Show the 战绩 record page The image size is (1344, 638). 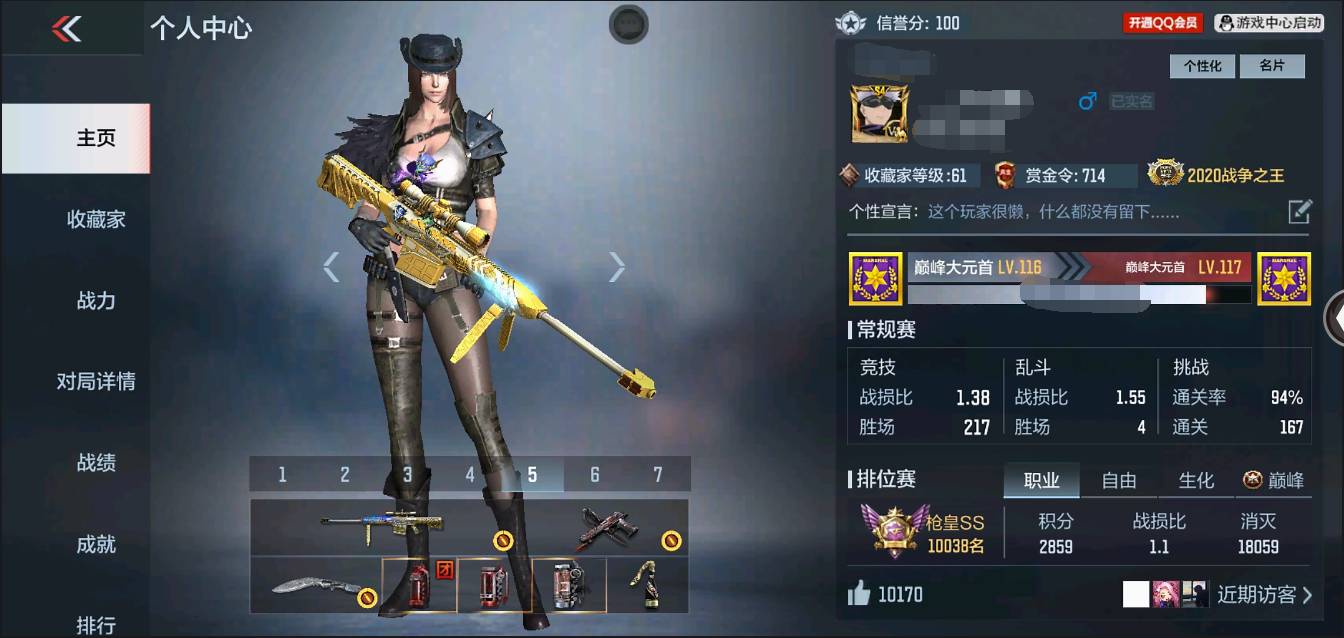click(x=96, y=462)
